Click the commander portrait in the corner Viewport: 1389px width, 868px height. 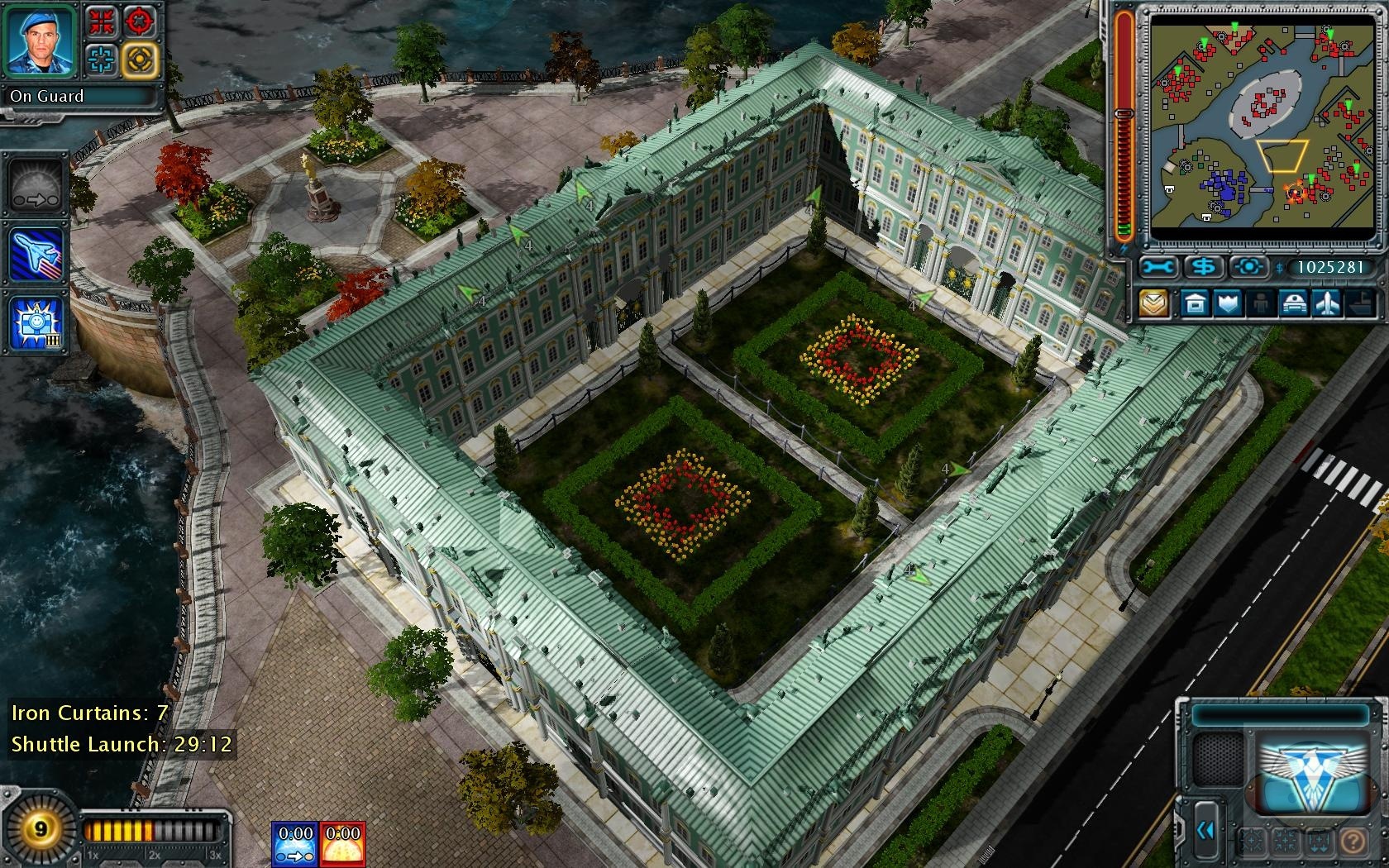(x=40, y=39)
